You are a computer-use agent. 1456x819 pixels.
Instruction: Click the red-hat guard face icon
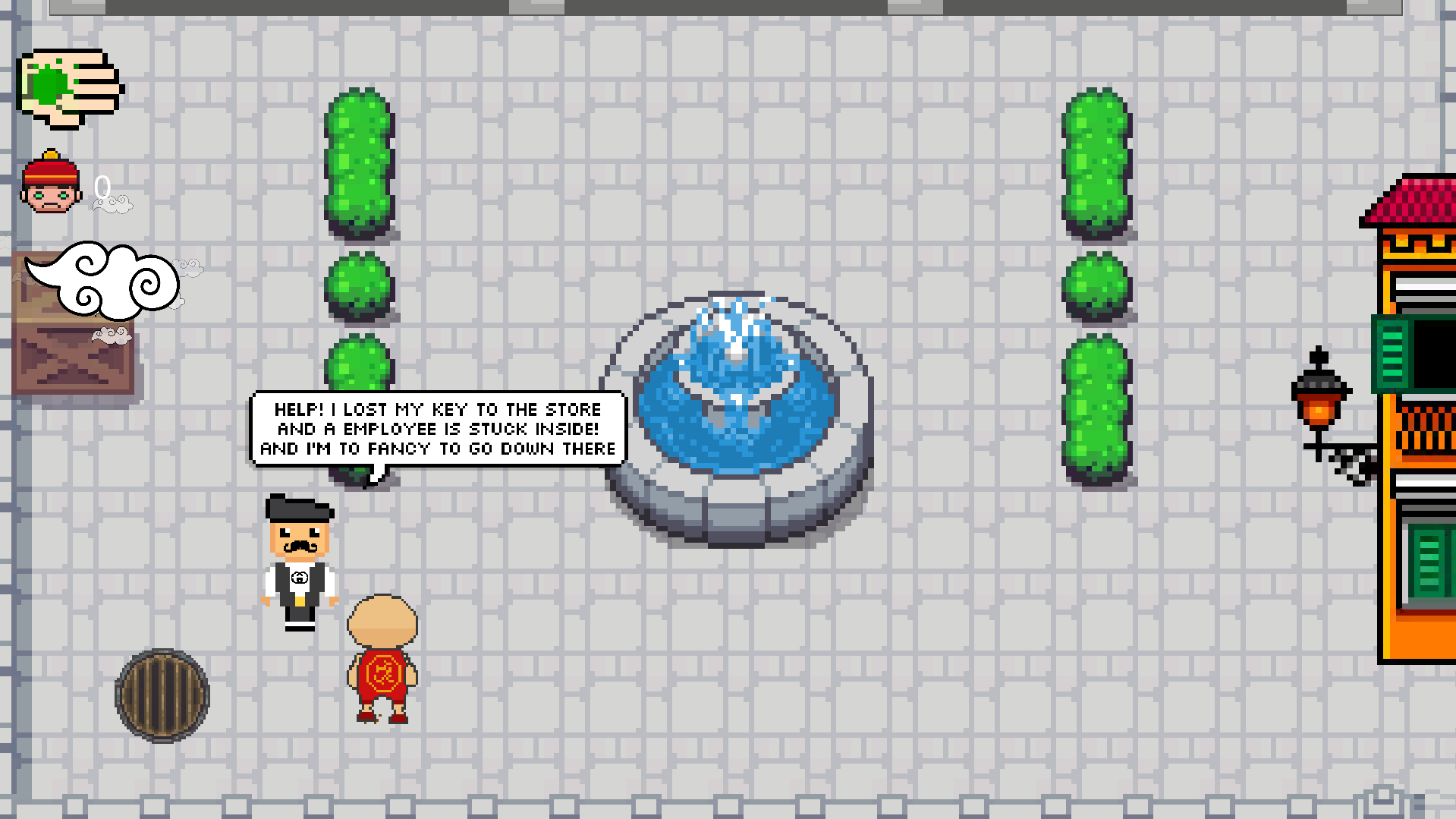pyautogui.click(x=51, y=183)
